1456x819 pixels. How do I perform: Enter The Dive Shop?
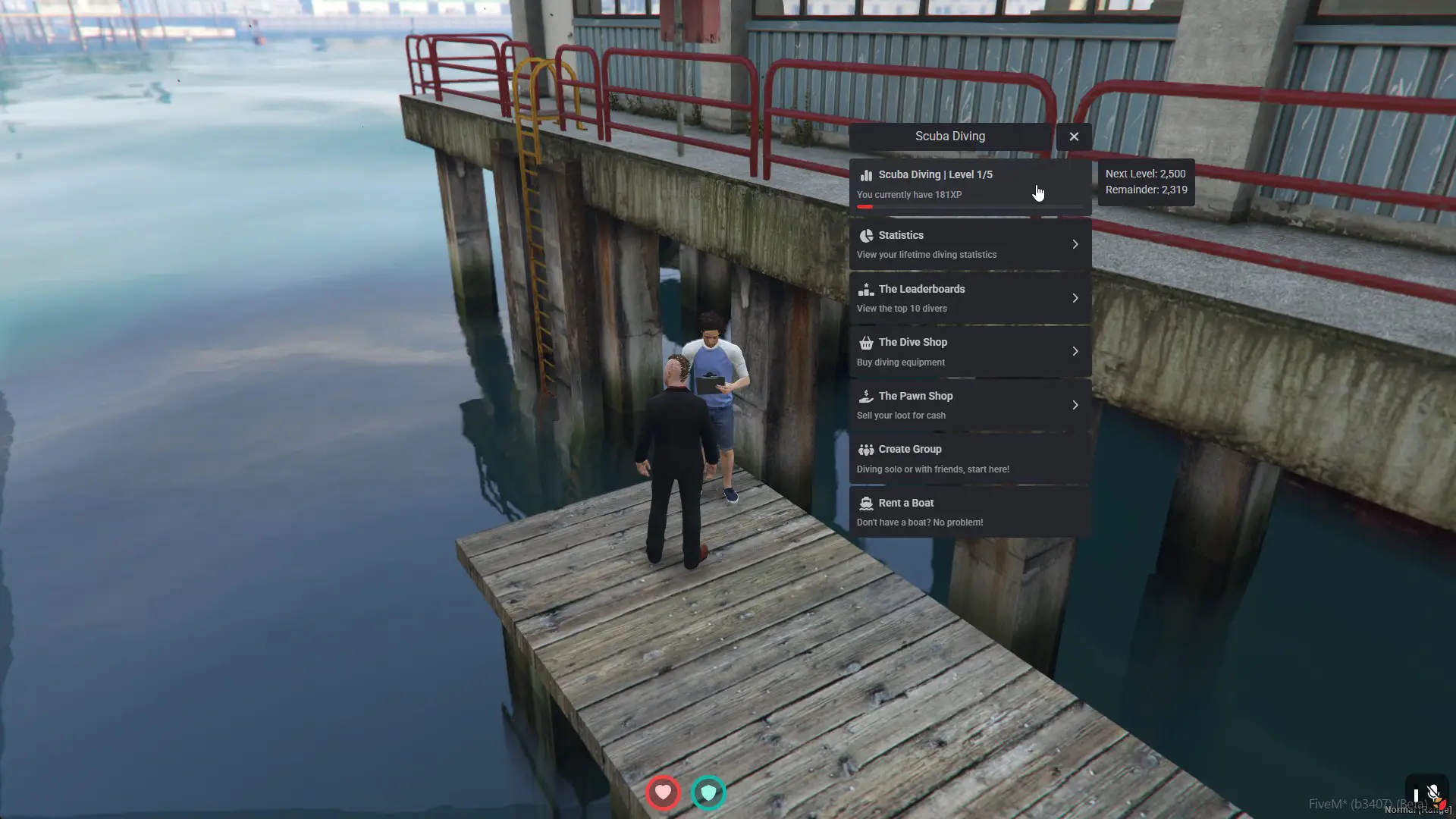tap(969, 351)
